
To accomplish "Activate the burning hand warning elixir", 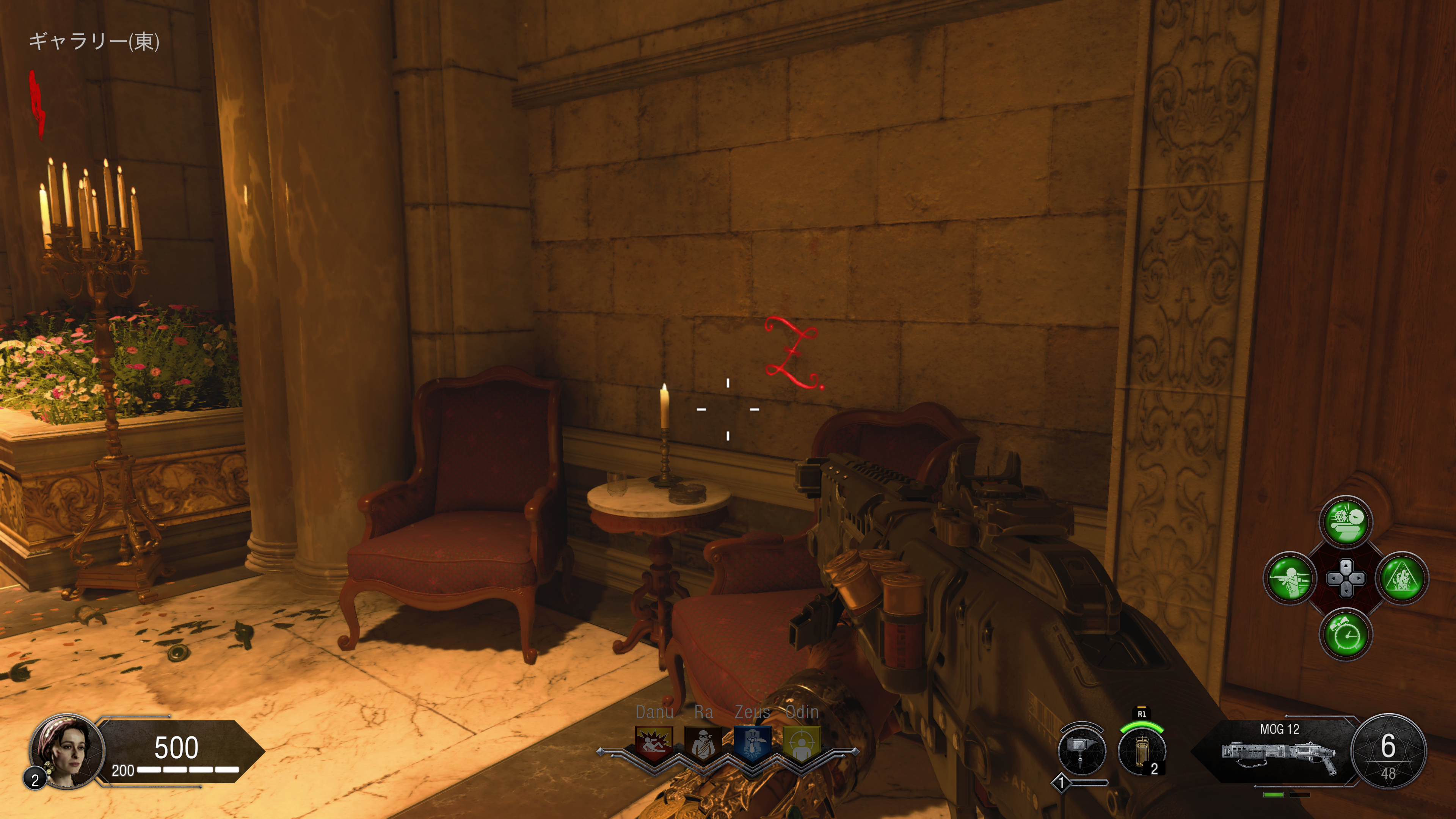I will pos(1402,577).
